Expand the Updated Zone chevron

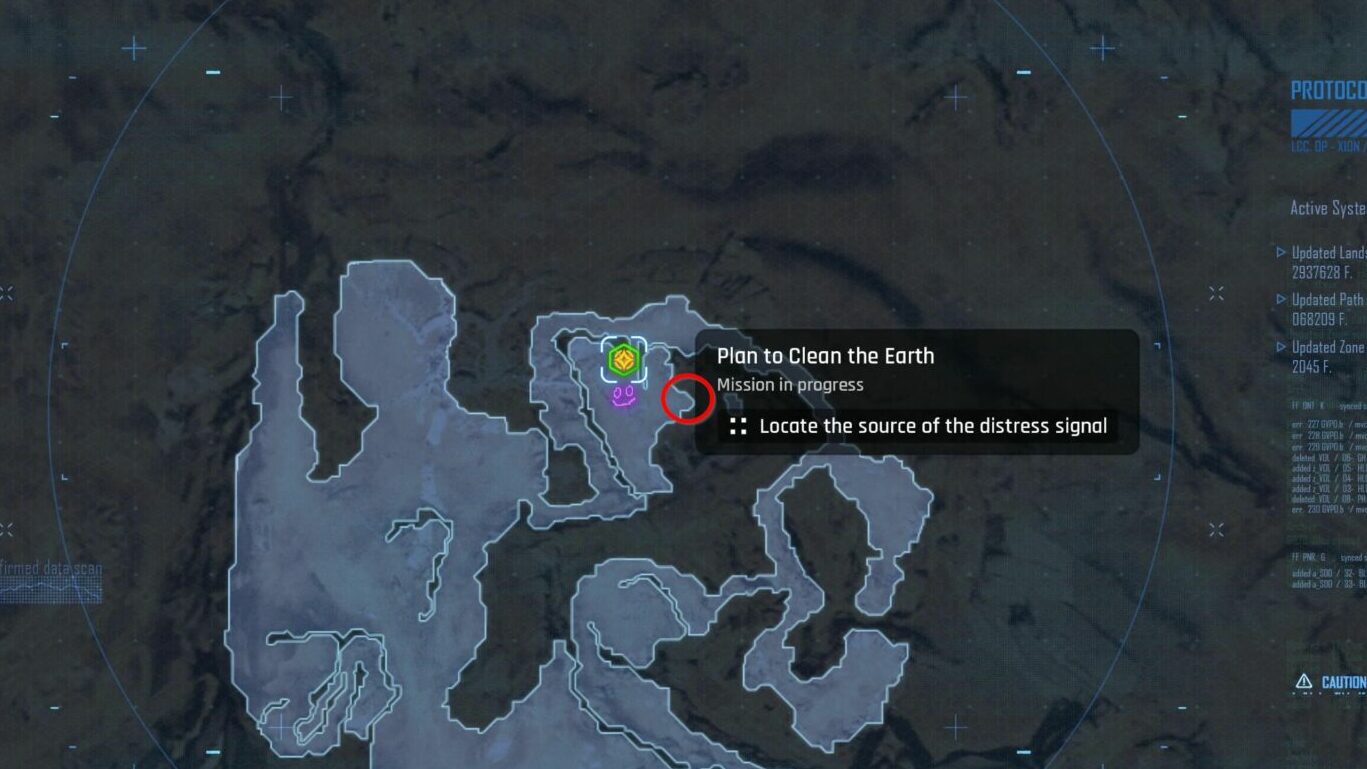1283,347
